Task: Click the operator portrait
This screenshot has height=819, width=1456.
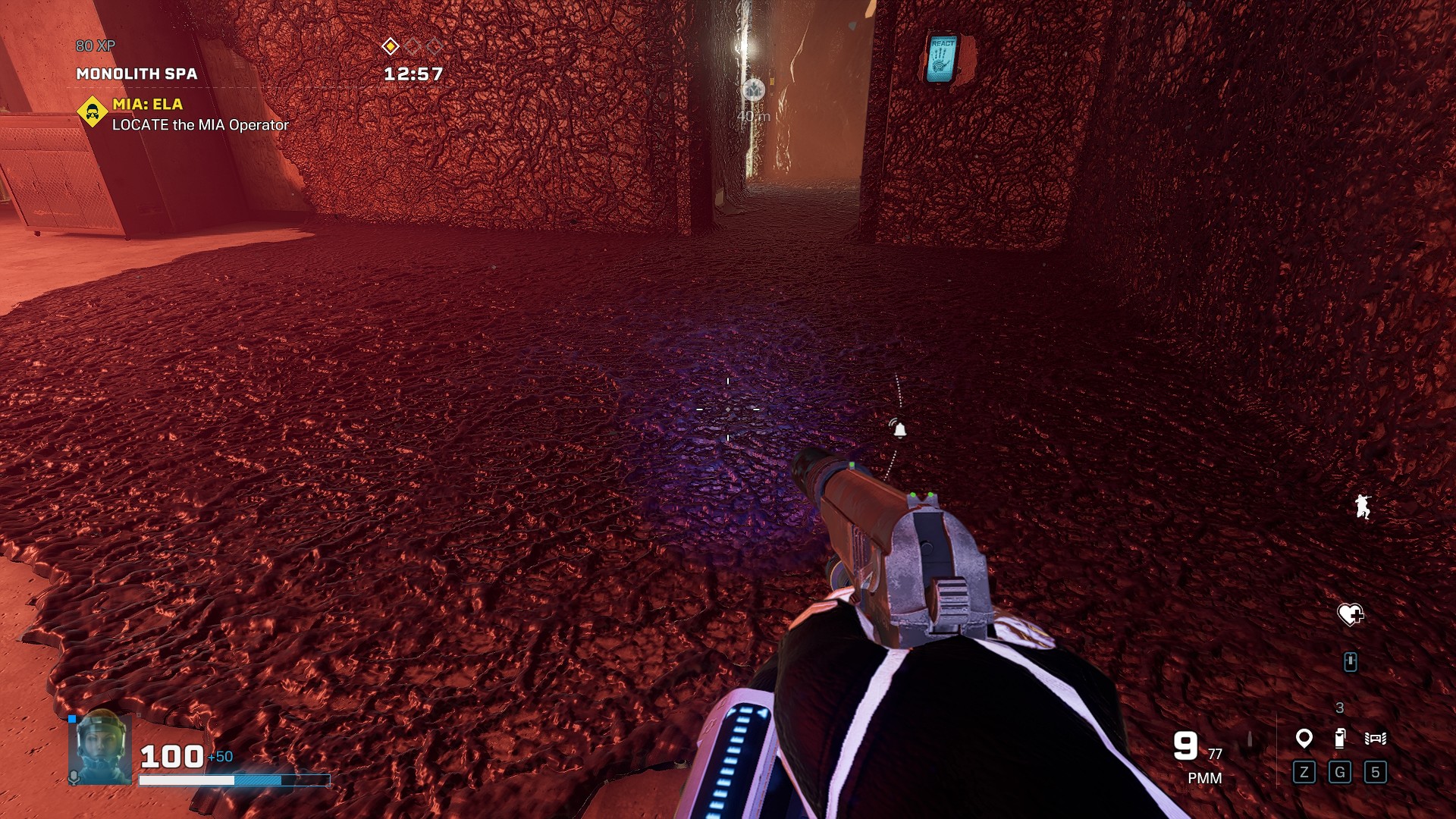Action: pos(99,748)
